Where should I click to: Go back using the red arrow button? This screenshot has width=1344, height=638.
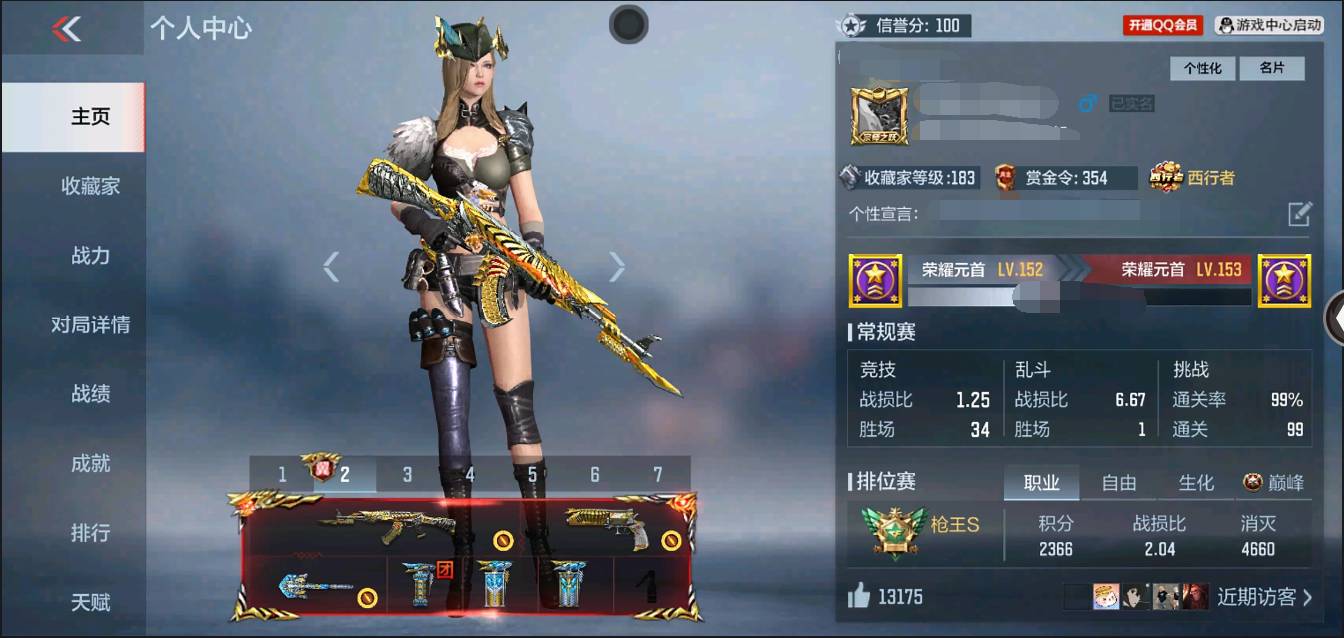click(x=66, y=29)
